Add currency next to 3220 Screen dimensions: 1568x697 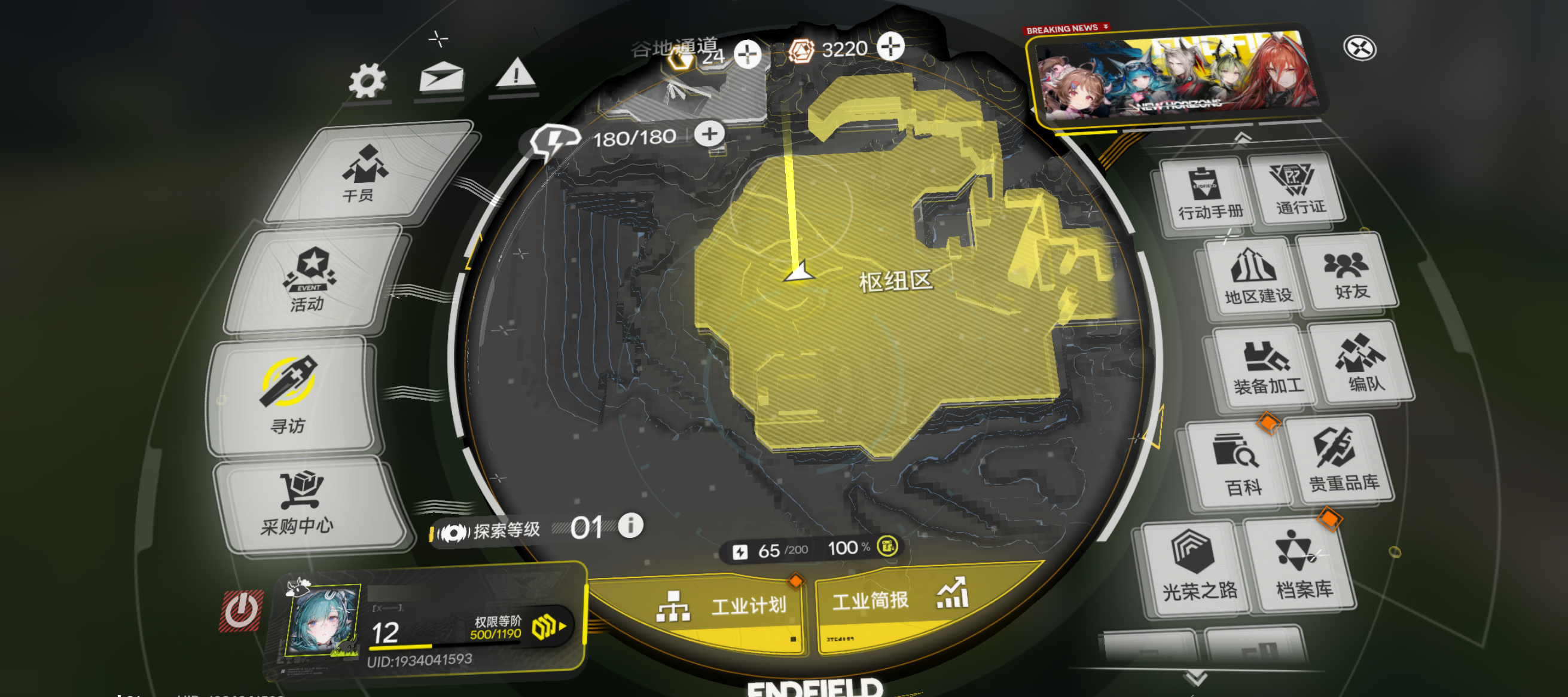(890, 47)
